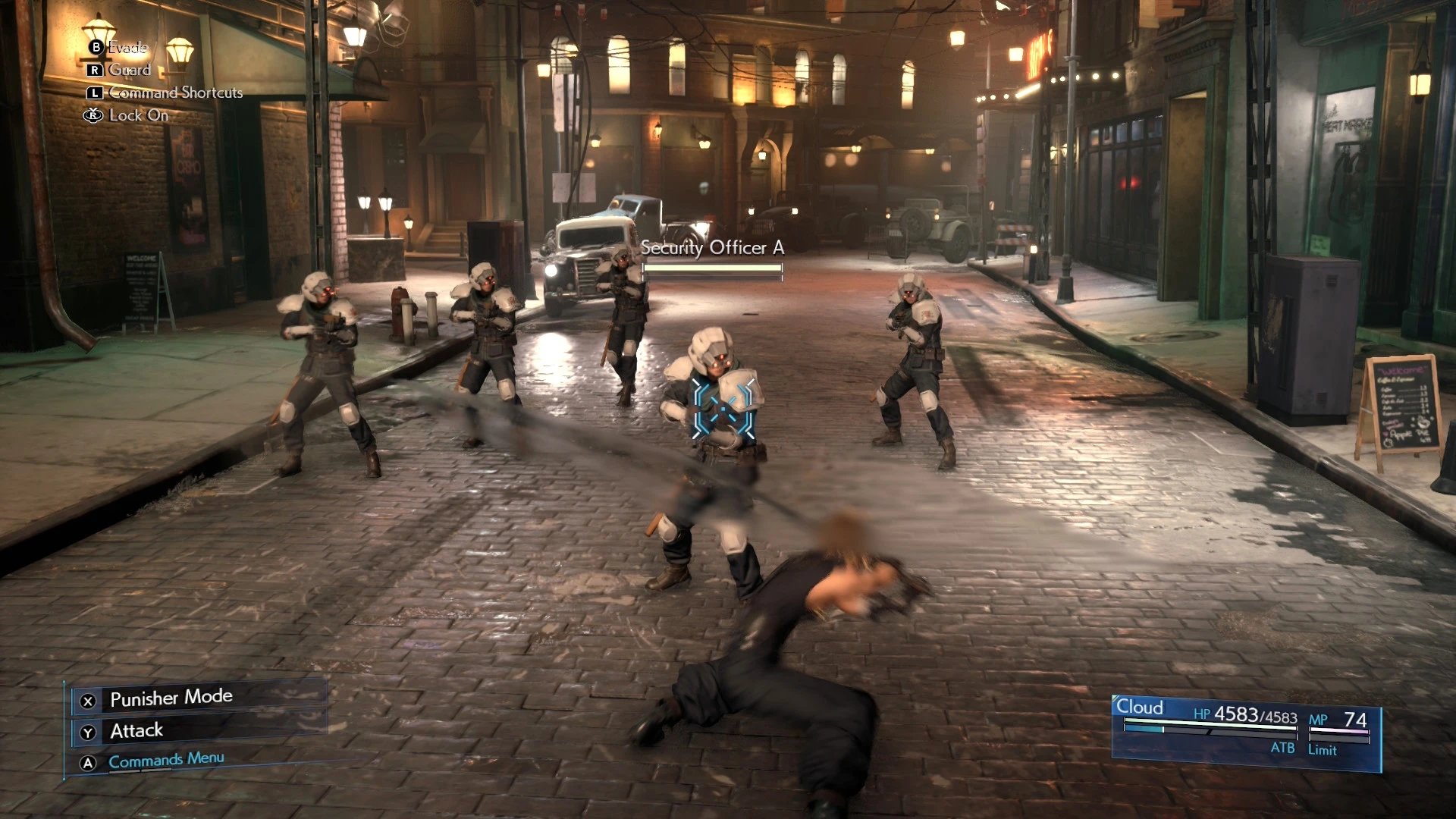
Task: Select Punisher Mode in the command list
Action: (x=171, y=698)
